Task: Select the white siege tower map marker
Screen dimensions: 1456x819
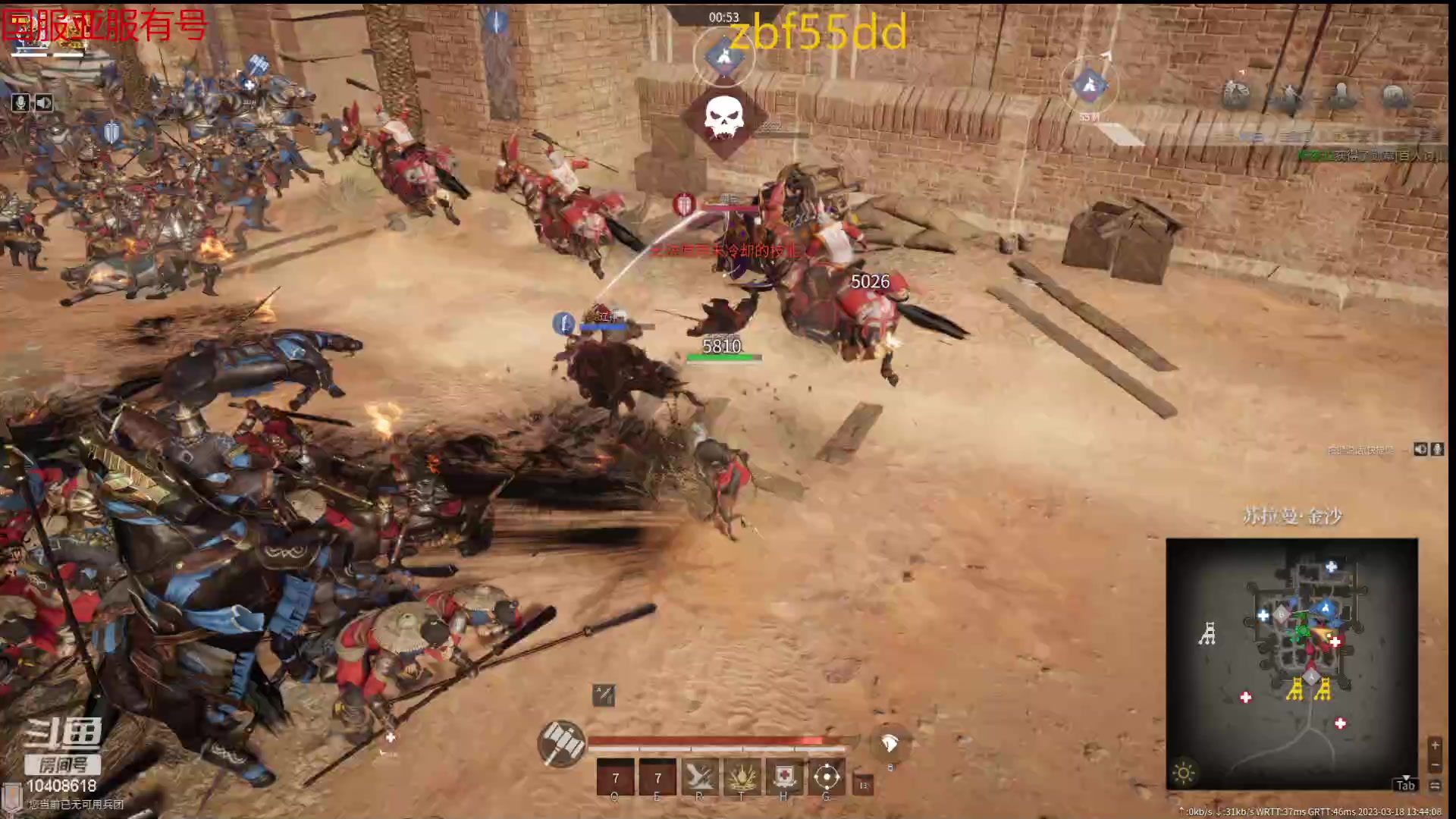Action: pyautogui.click(x=1207, y=633)
